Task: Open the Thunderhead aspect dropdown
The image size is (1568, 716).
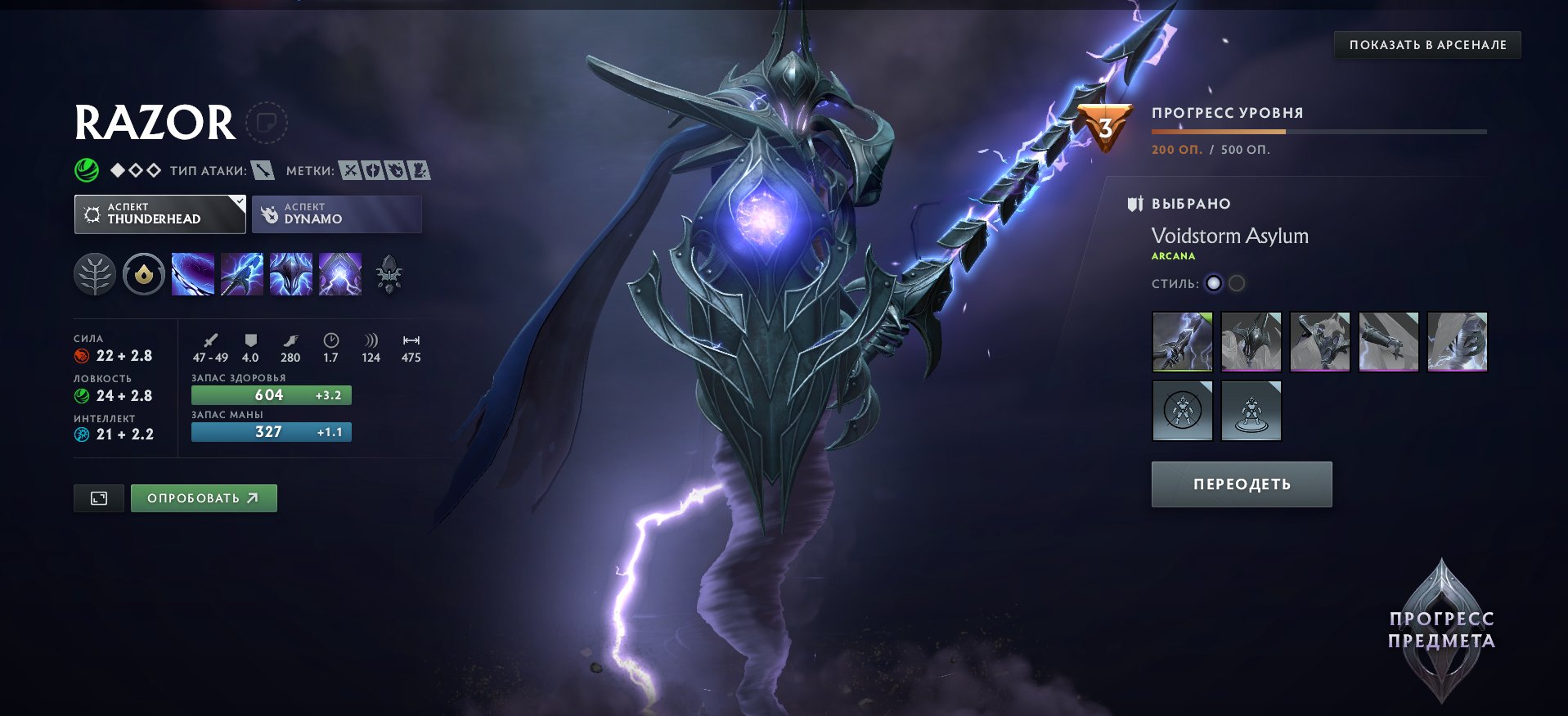Action: coord(159,214)
